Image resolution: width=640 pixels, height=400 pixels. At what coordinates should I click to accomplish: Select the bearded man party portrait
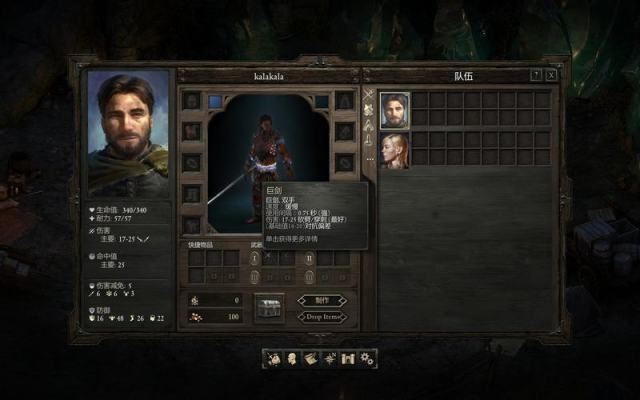394,107
